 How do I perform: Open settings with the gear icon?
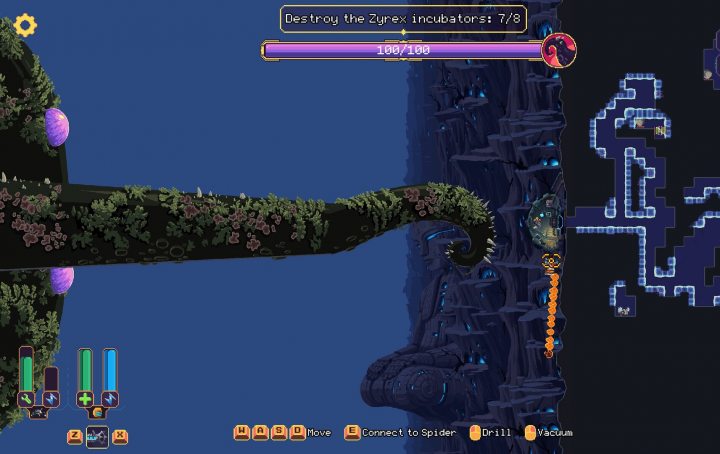pyautogui.click(x=25, y=25)
